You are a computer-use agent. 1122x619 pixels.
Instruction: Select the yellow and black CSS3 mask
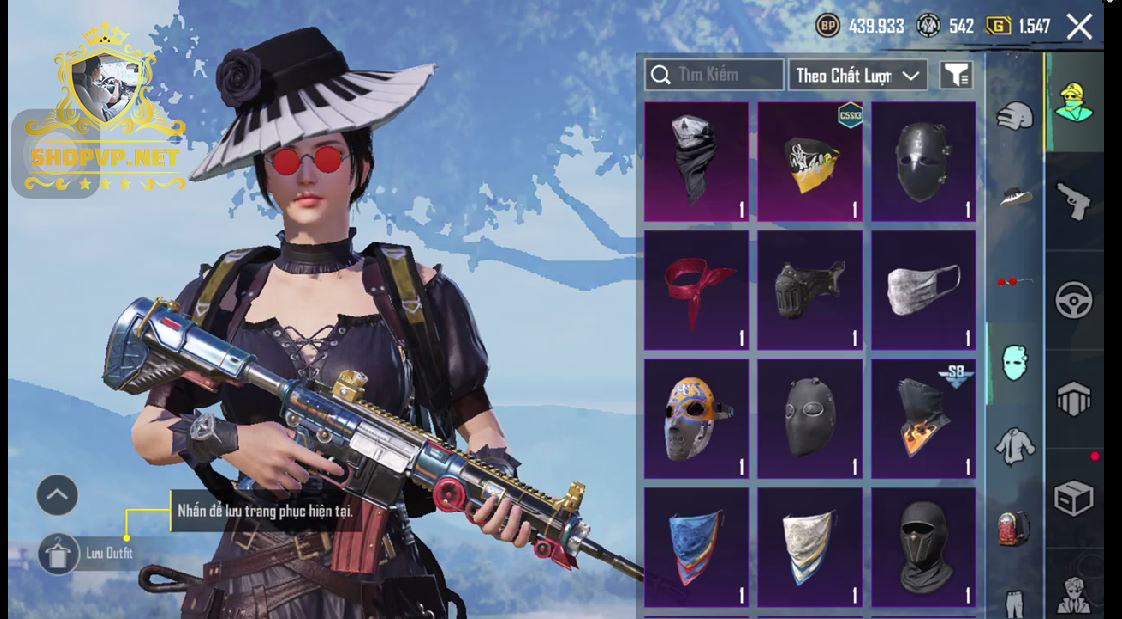click(809, 161)
